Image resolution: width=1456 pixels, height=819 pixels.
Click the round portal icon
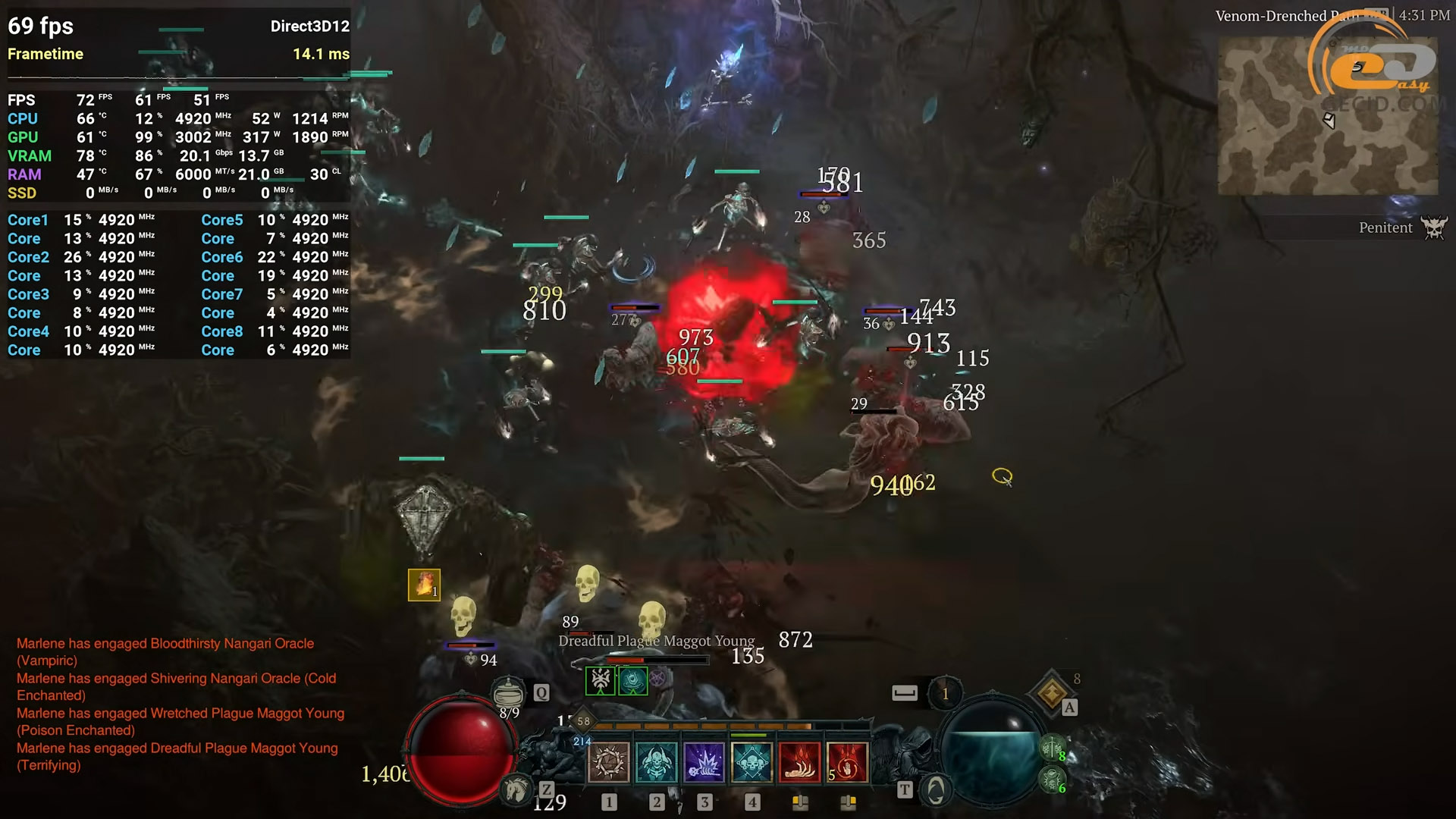click(936, 790)
